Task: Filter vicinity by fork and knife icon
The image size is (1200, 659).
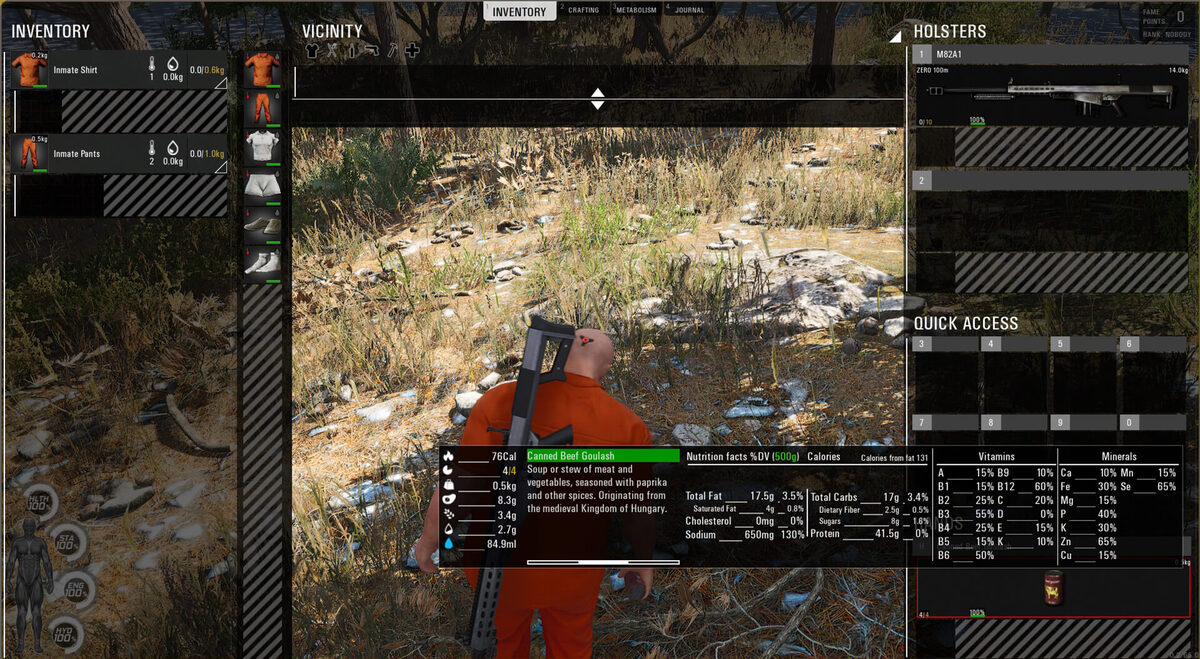Action: coord(332,51)
